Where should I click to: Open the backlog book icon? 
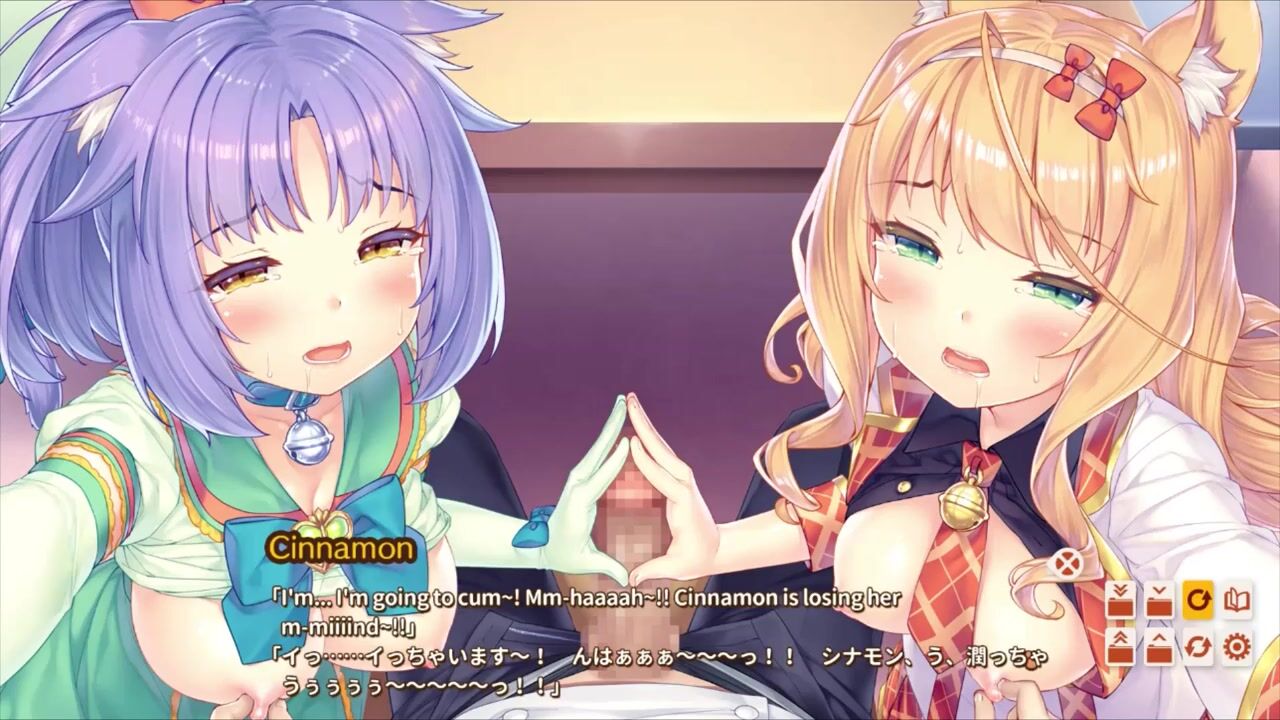[x=1237, y=600]
